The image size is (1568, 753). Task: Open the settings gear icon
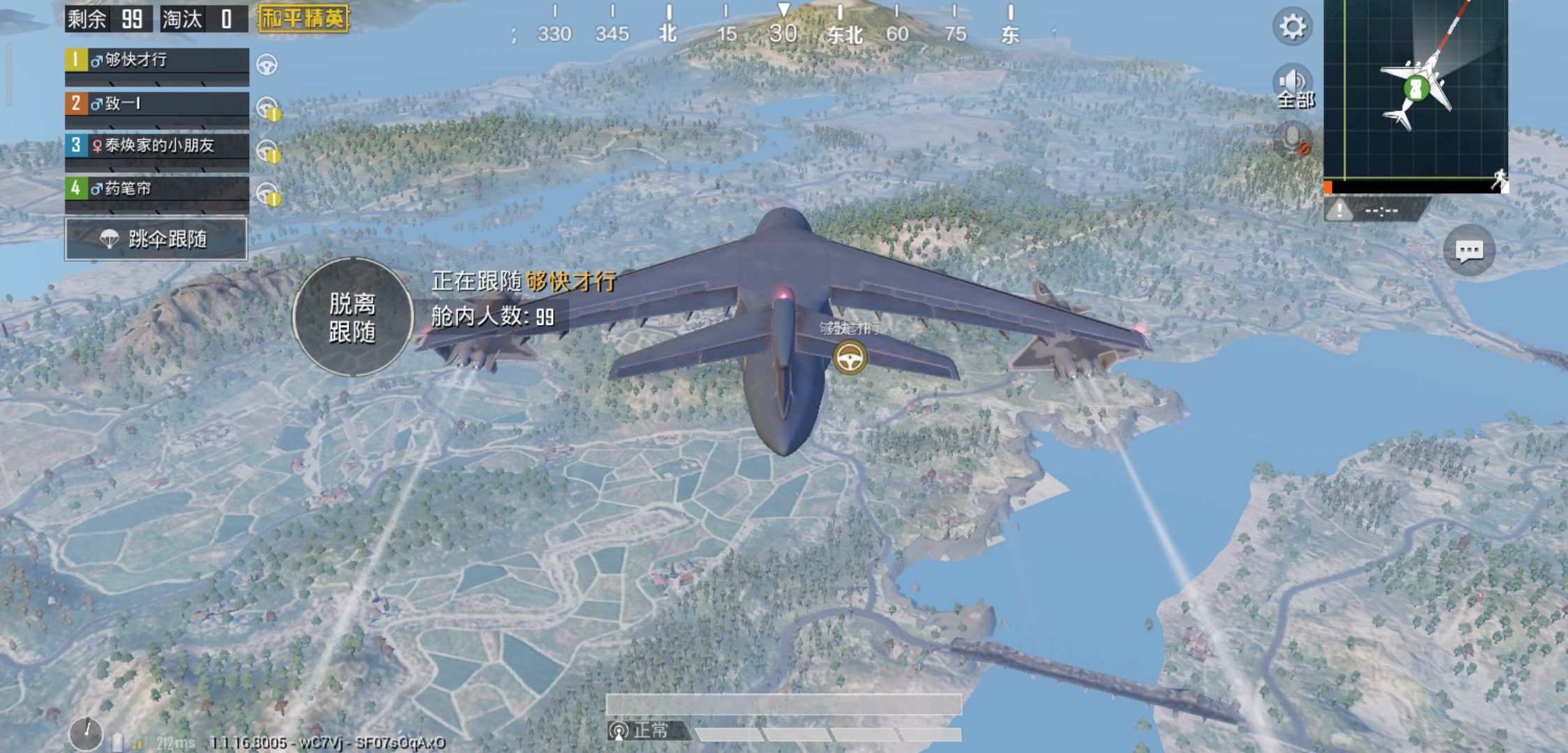1292,27
